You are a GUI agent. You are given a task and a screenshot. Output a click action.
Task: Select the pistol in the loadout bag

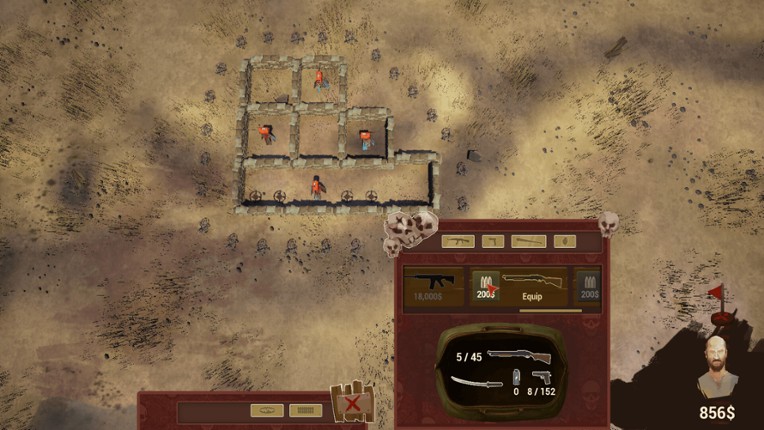click(541, 378)
